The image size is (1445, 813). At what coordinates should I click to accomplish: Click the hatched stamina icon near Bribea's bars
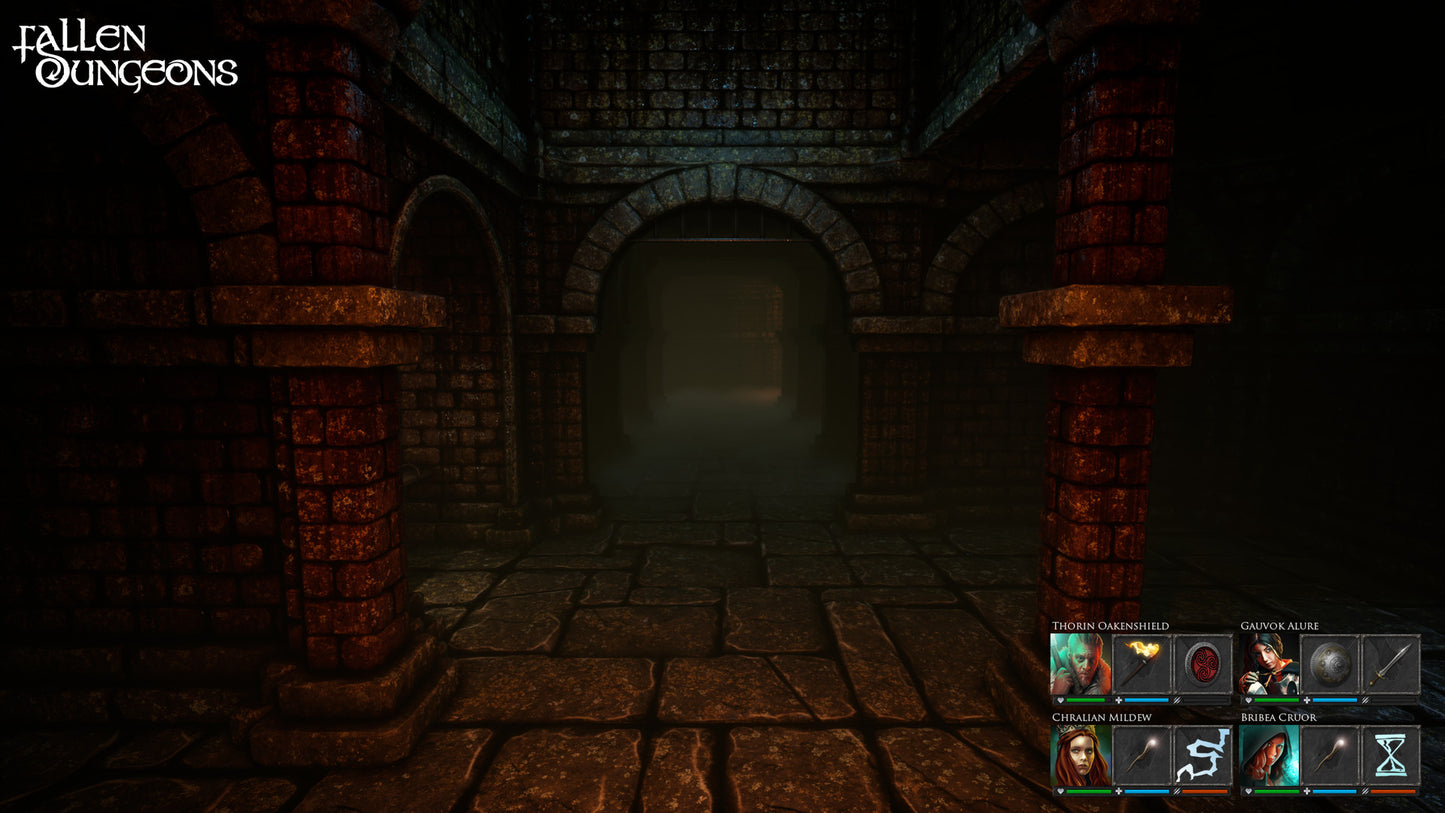[1365, 790]
